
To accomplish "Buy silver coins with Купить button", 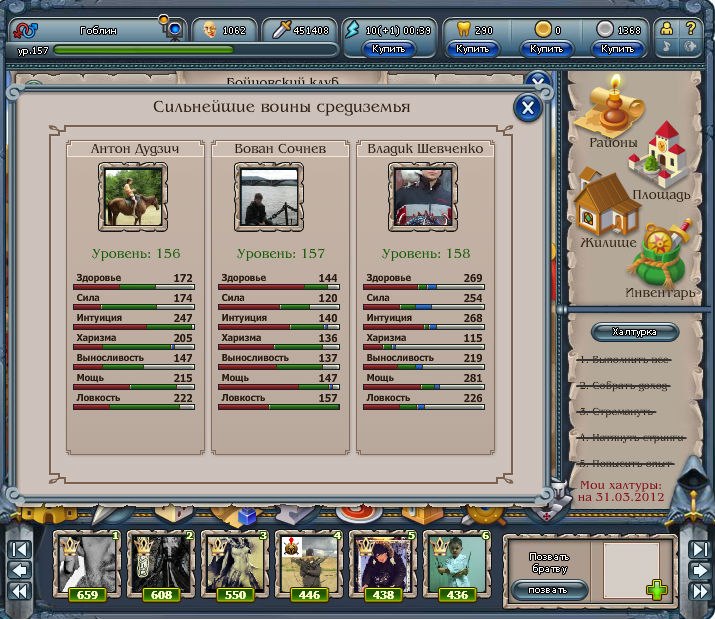I will [618, 48].
